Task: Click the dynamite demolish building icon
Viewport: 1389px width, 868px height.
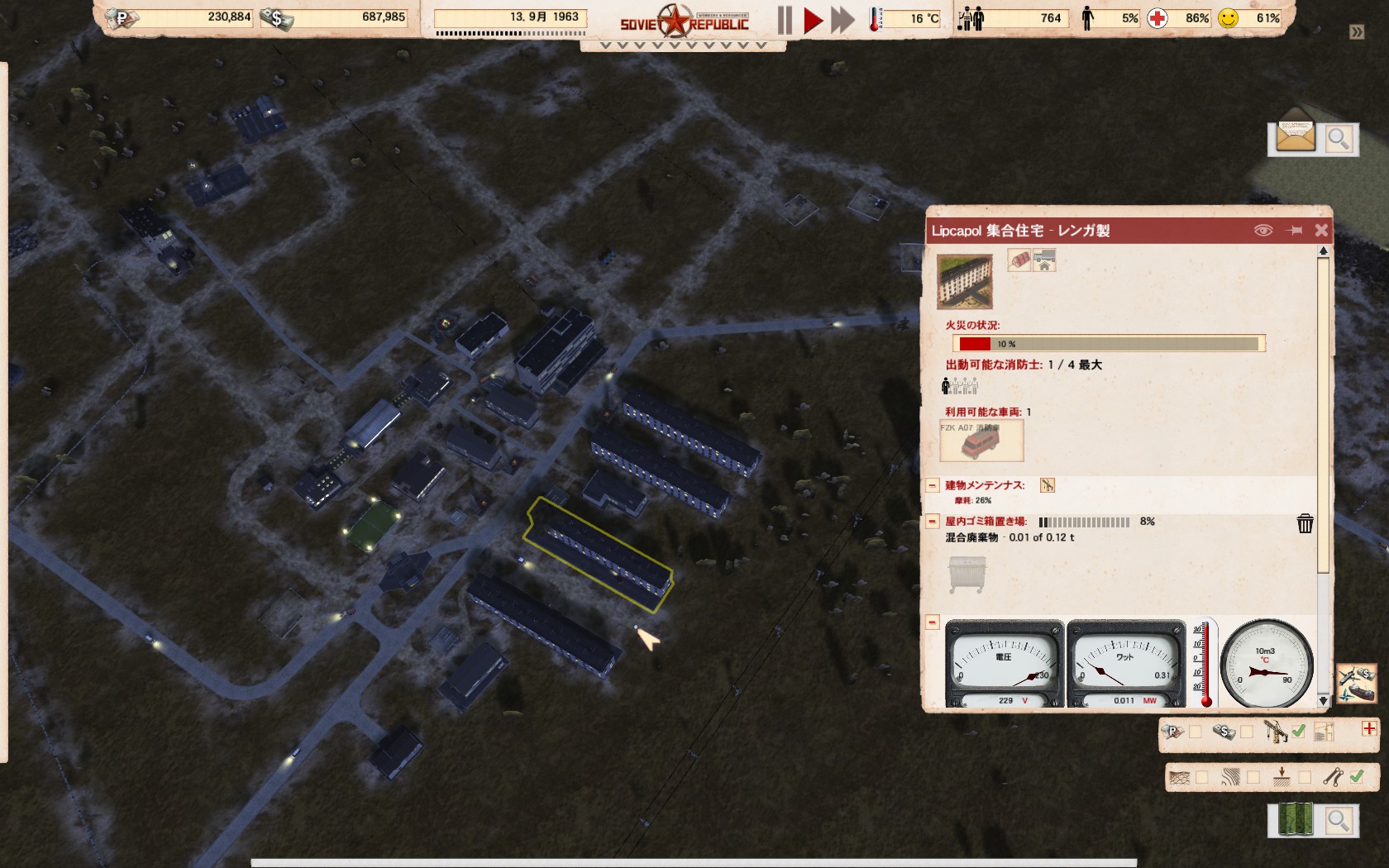Action: pos(1019,260)
